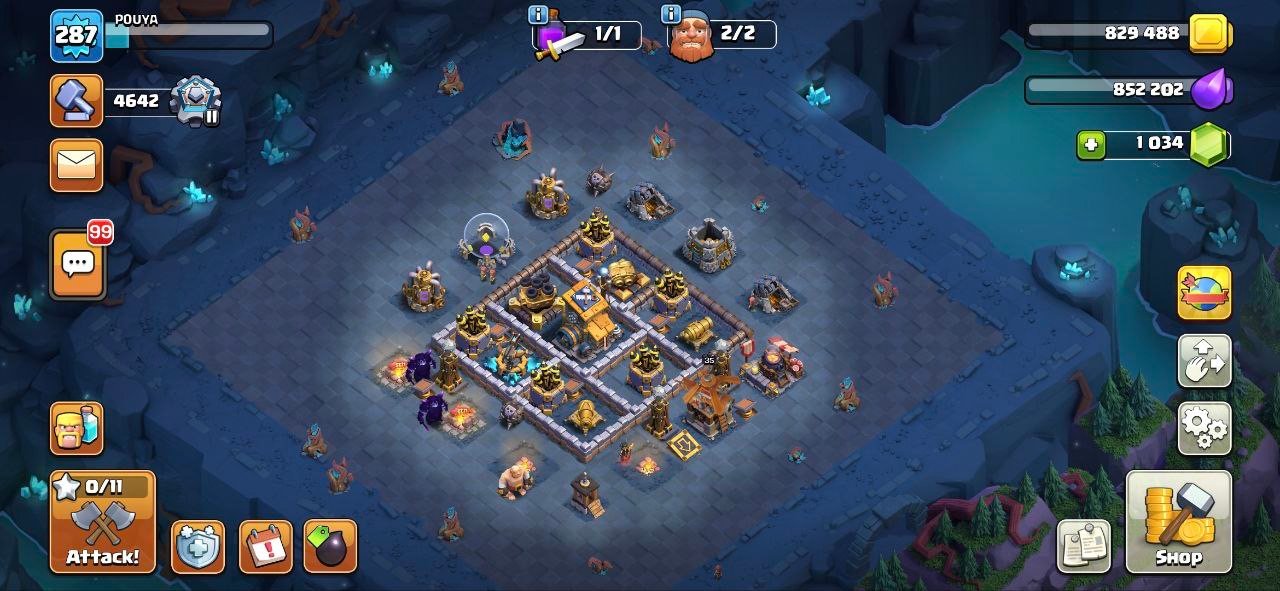Open the army overview barbarian icon
The height and width of the screenshot is (591, 1280).
77,428
